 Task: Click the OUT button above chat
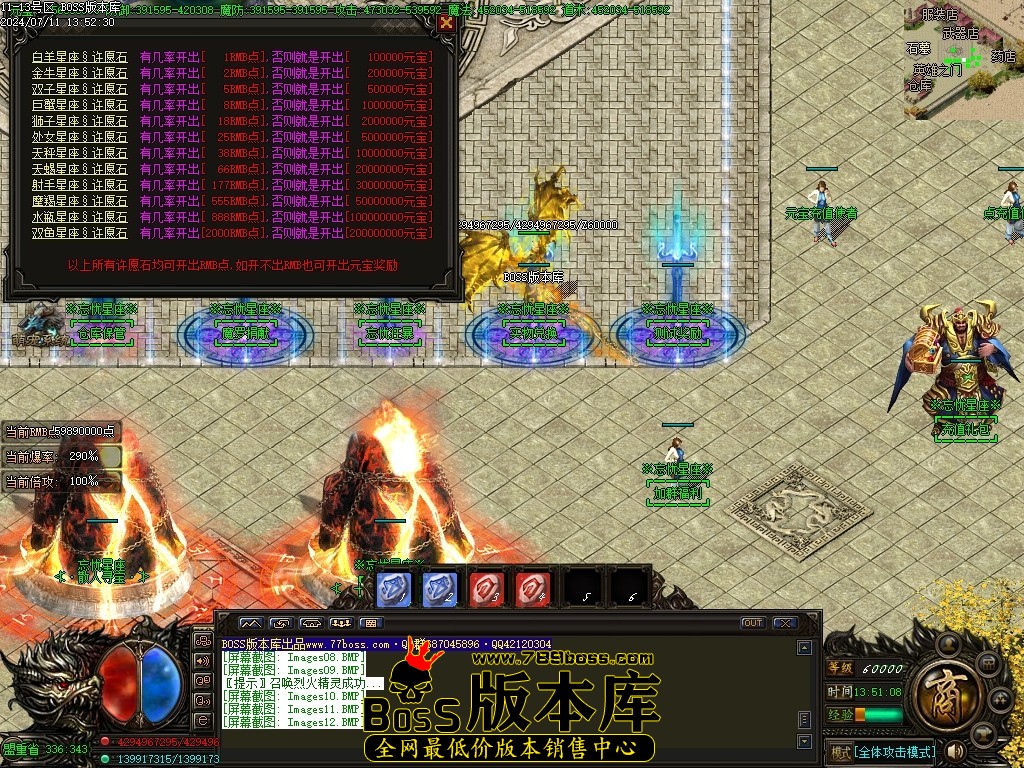click(x=752, y=623)
